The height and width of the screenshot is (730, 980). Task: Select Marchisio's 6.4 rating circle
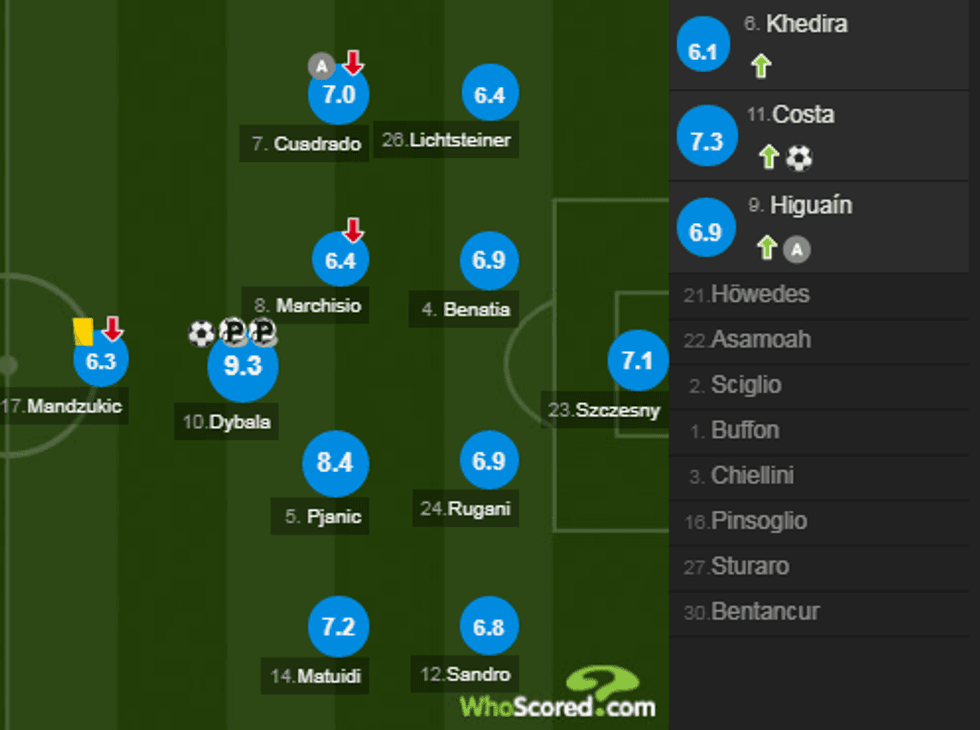[339, 261]
